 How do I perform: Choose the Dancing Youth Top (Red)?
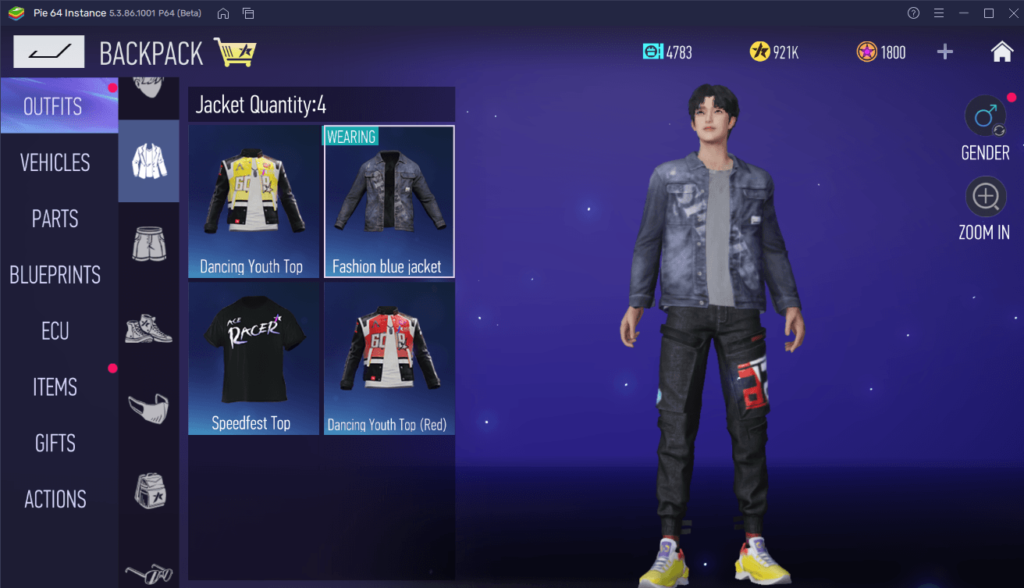pyautogui.click(x=389, y=358)
